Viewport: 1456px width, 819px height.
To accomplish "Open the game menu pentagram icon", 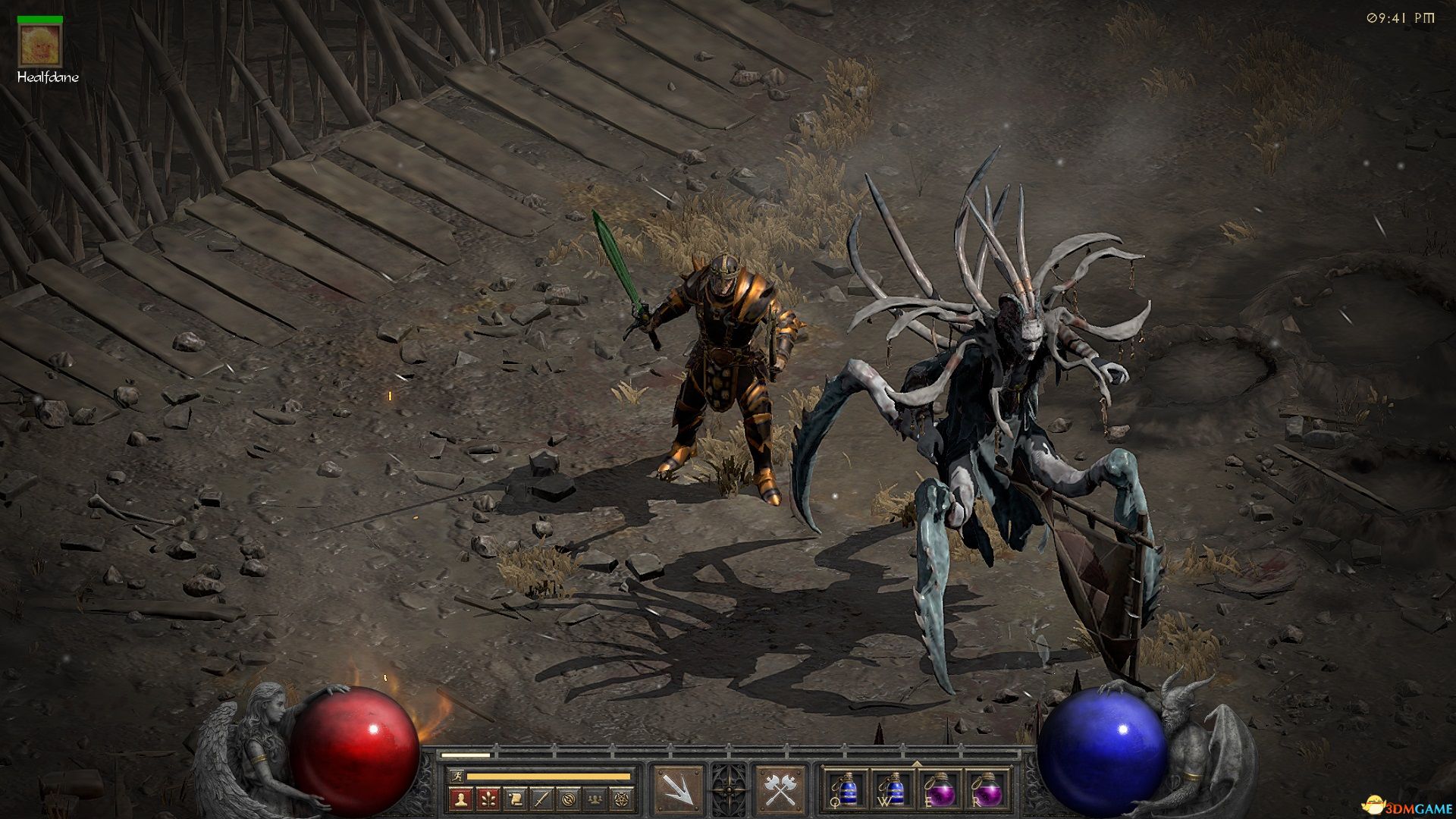I will [622, 798].
